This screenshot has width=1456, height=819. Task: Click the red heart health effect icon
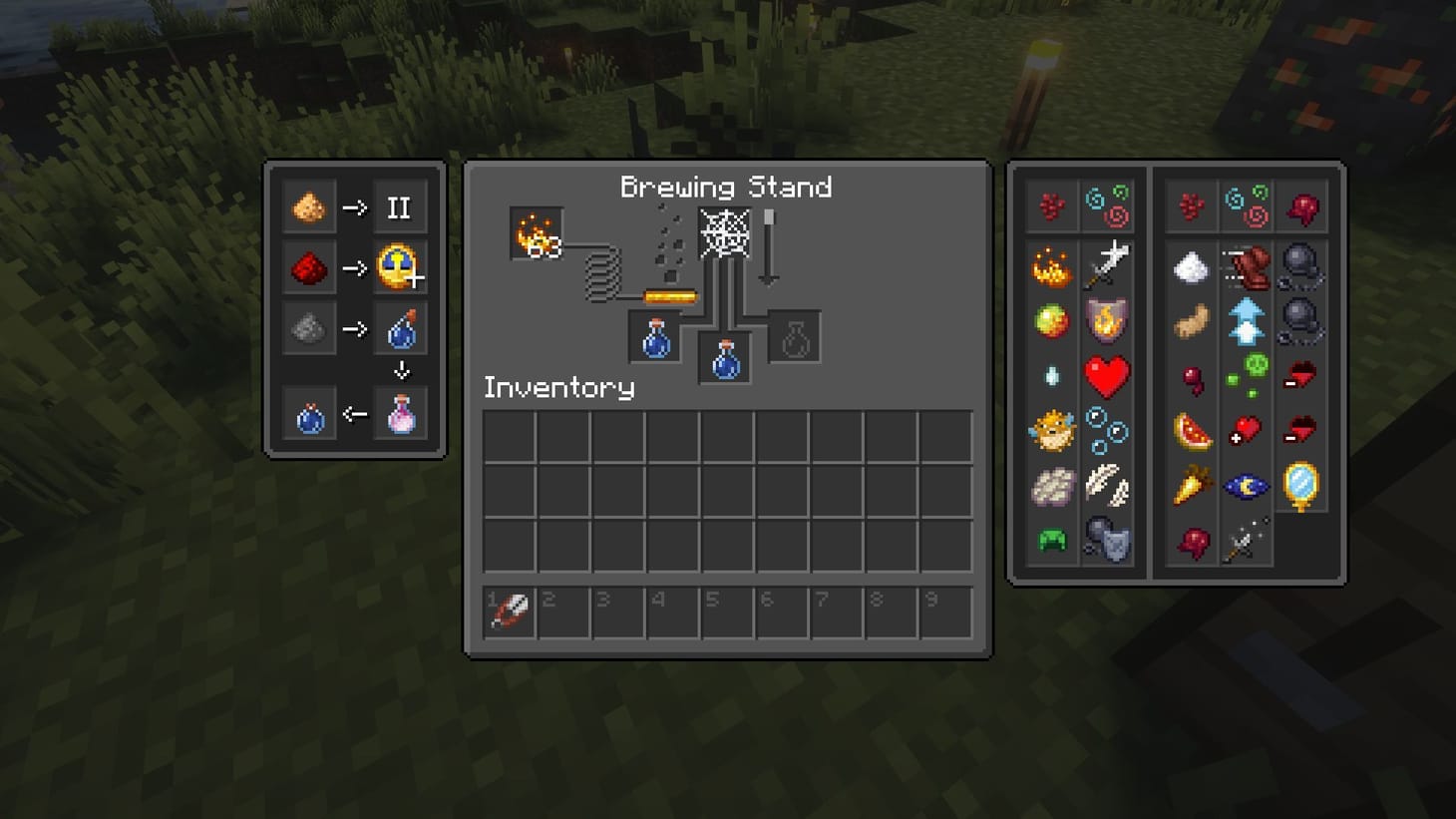pos(1107,374)
